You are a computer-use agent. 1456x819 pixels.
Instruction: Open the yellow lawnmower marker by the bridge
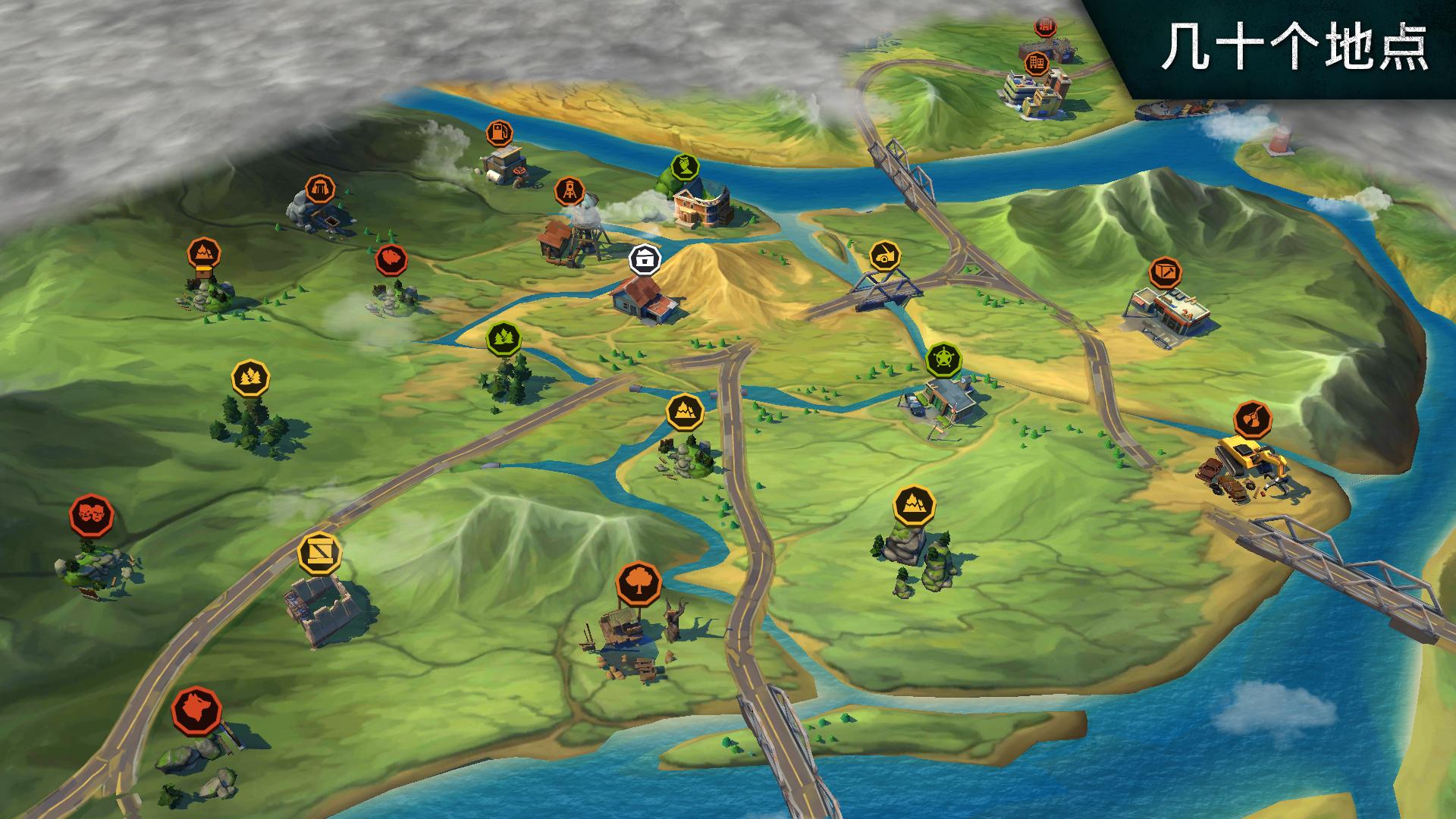click(884, 256)
